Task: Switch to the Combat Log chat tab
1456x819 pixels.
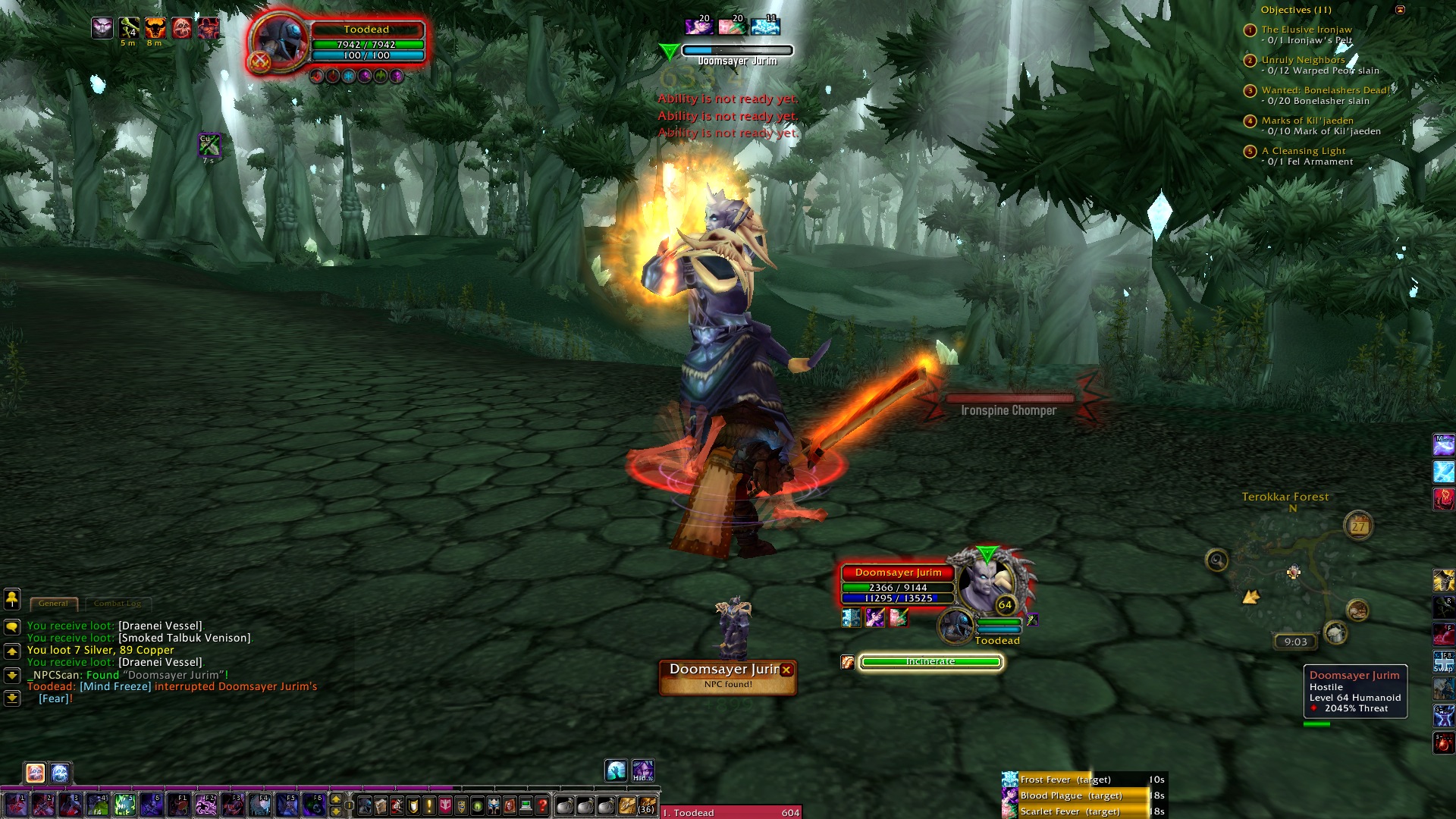Action: click(x=118, y=604)
